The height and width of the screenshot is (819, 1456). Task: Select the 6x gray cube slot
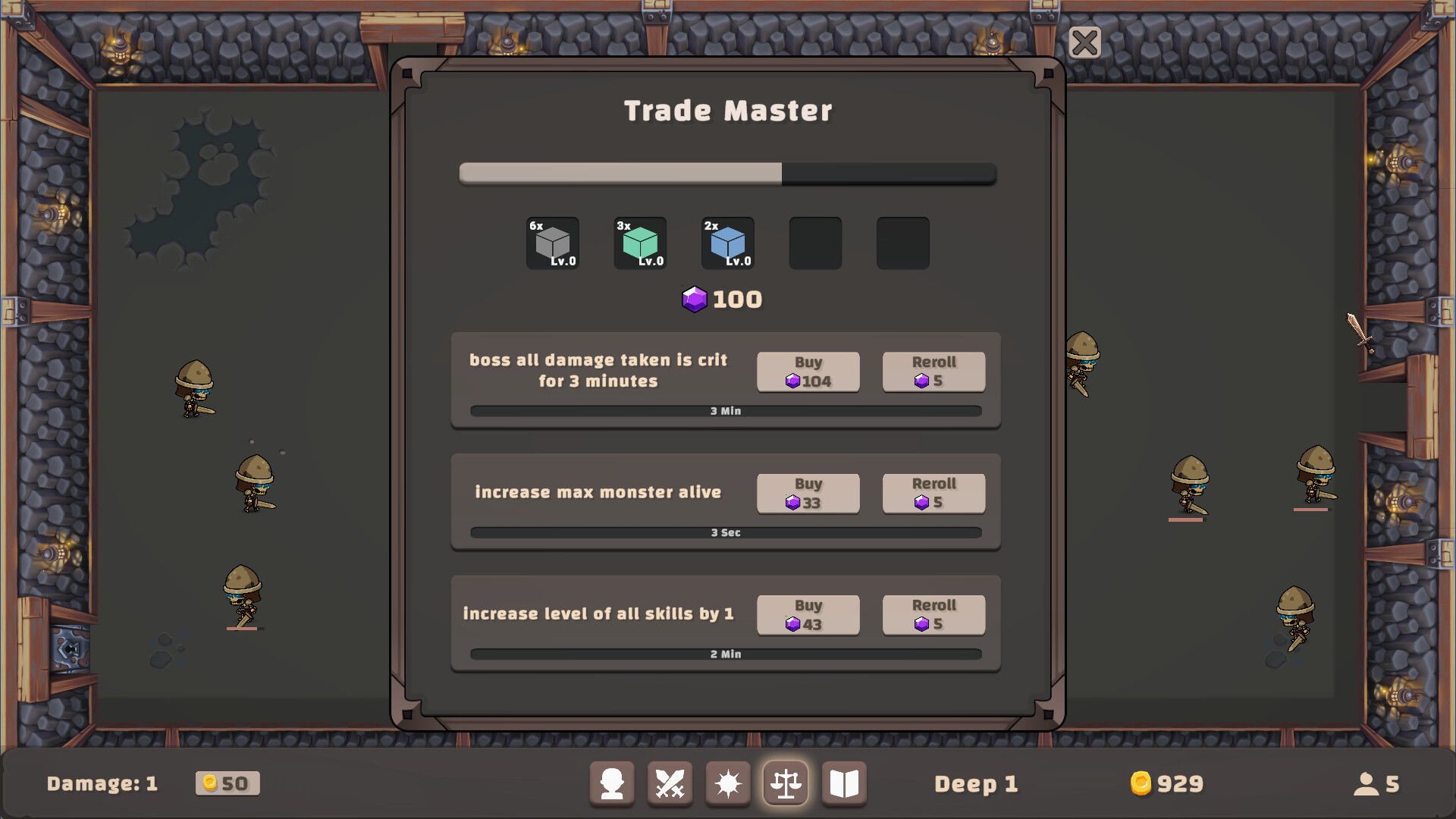tap(552, 243)
